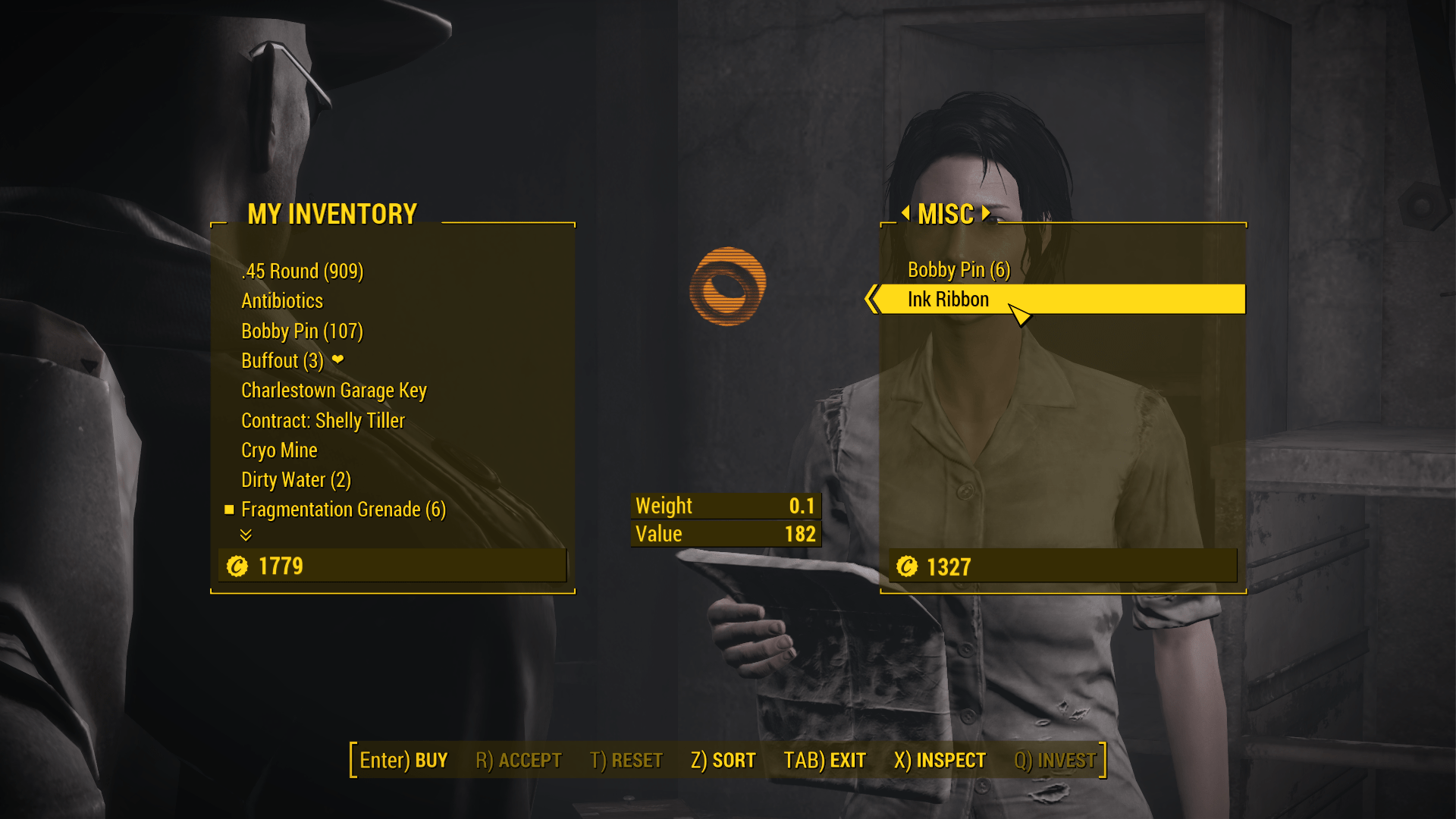Reset the trade offer
The width and height of the screenshot is (1456, 819).
pyautogui.click(x=626, y=761)
